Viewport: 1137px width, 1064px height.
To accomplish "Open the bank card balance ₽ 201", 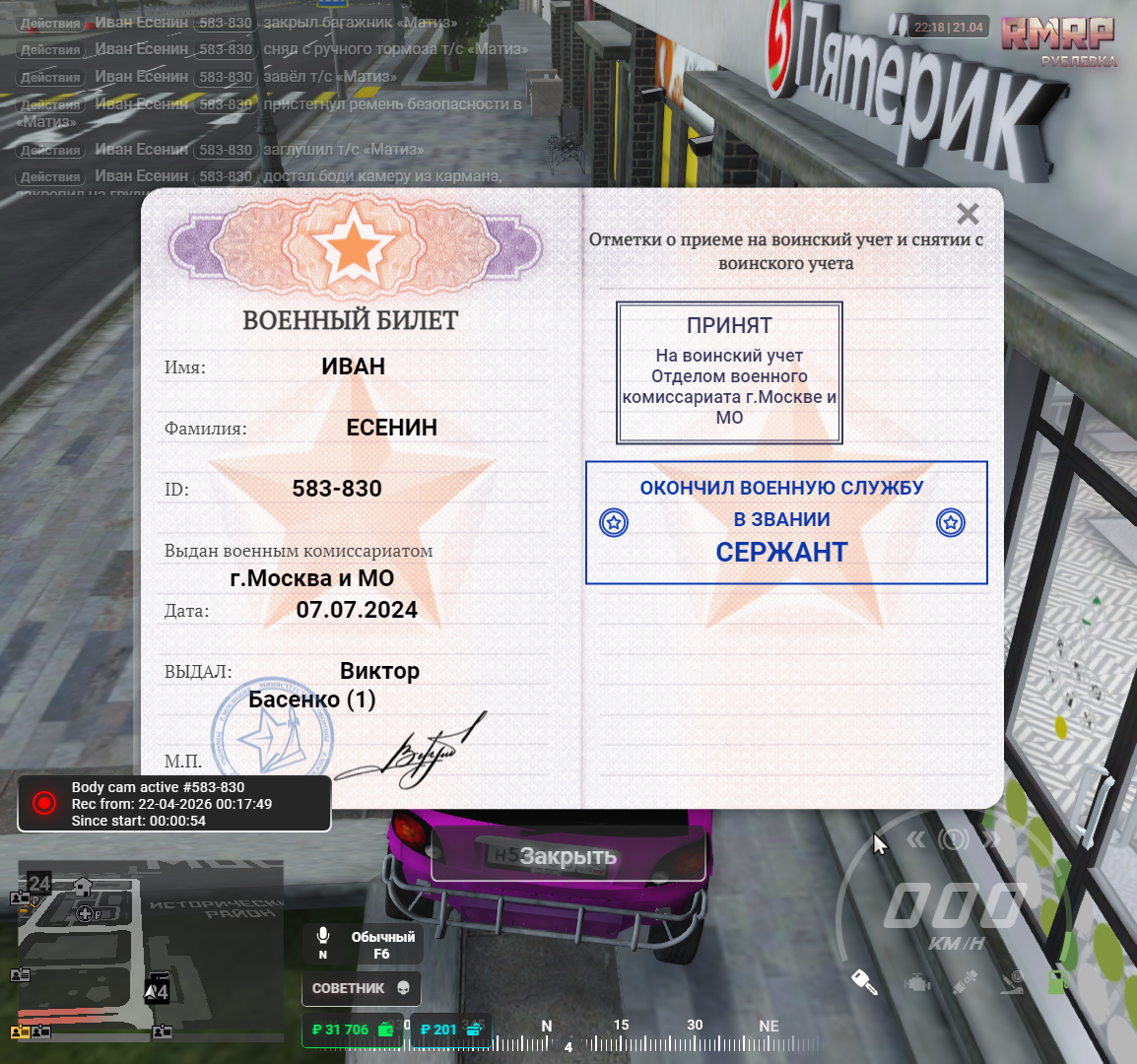I will click(x=448, y=1030).
